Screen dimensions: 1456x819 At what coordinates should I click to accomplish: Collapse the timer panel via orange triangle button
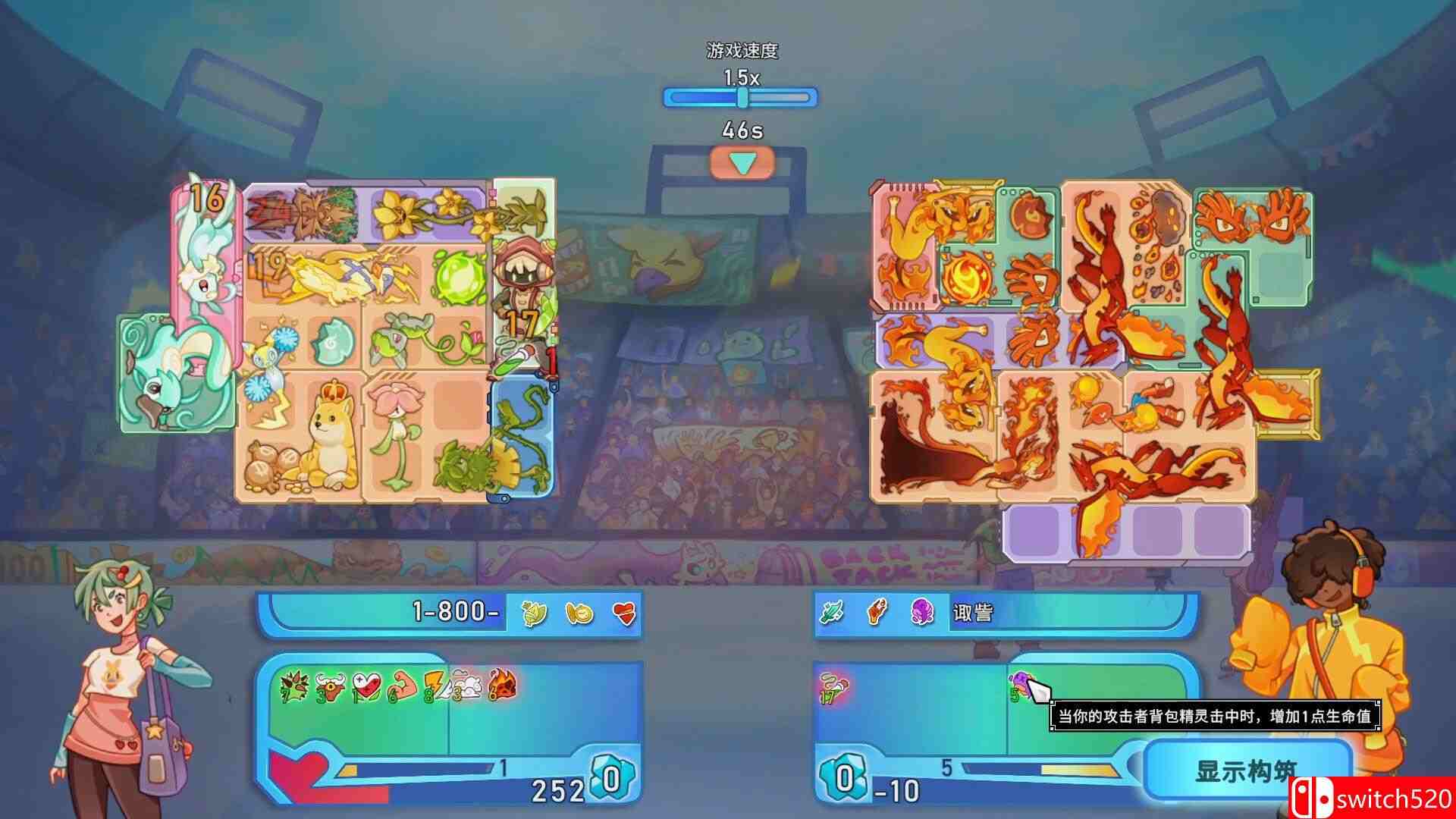pos(743,162)
